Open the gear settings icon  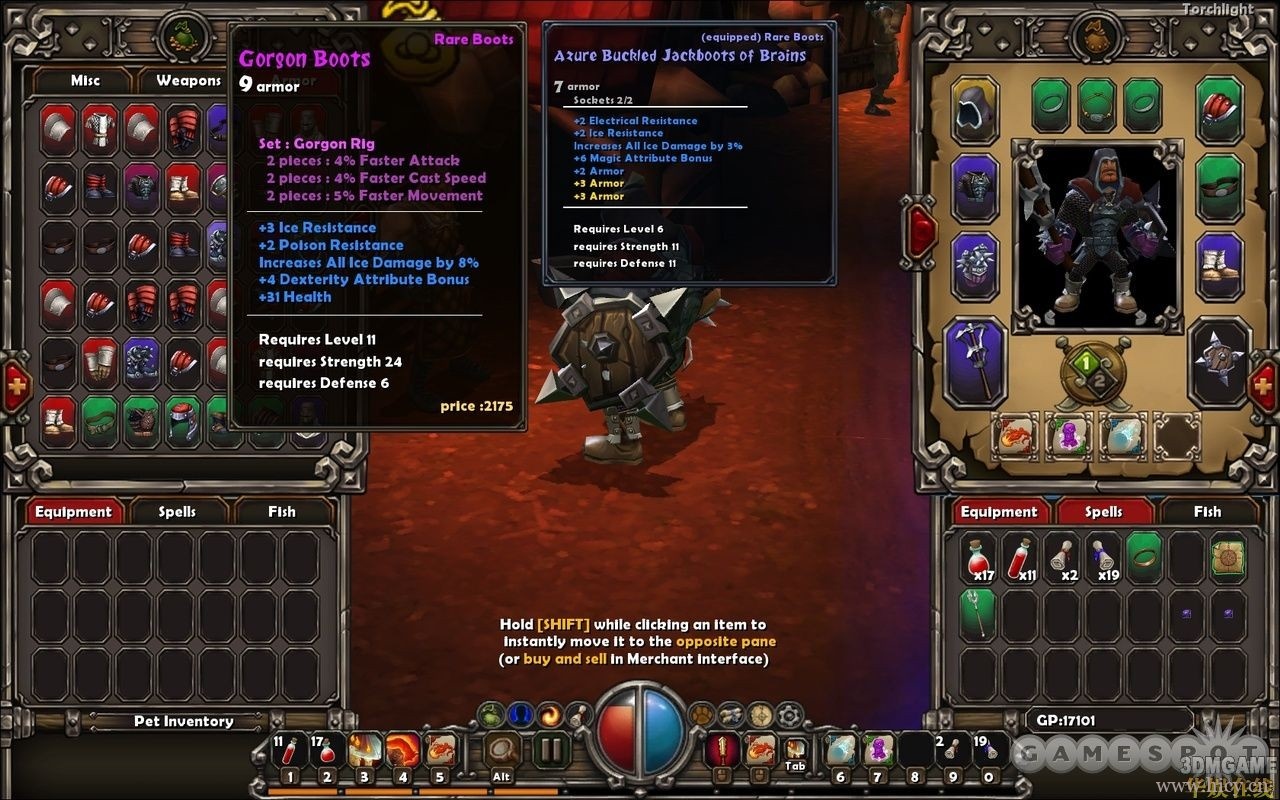click(790, 715)
